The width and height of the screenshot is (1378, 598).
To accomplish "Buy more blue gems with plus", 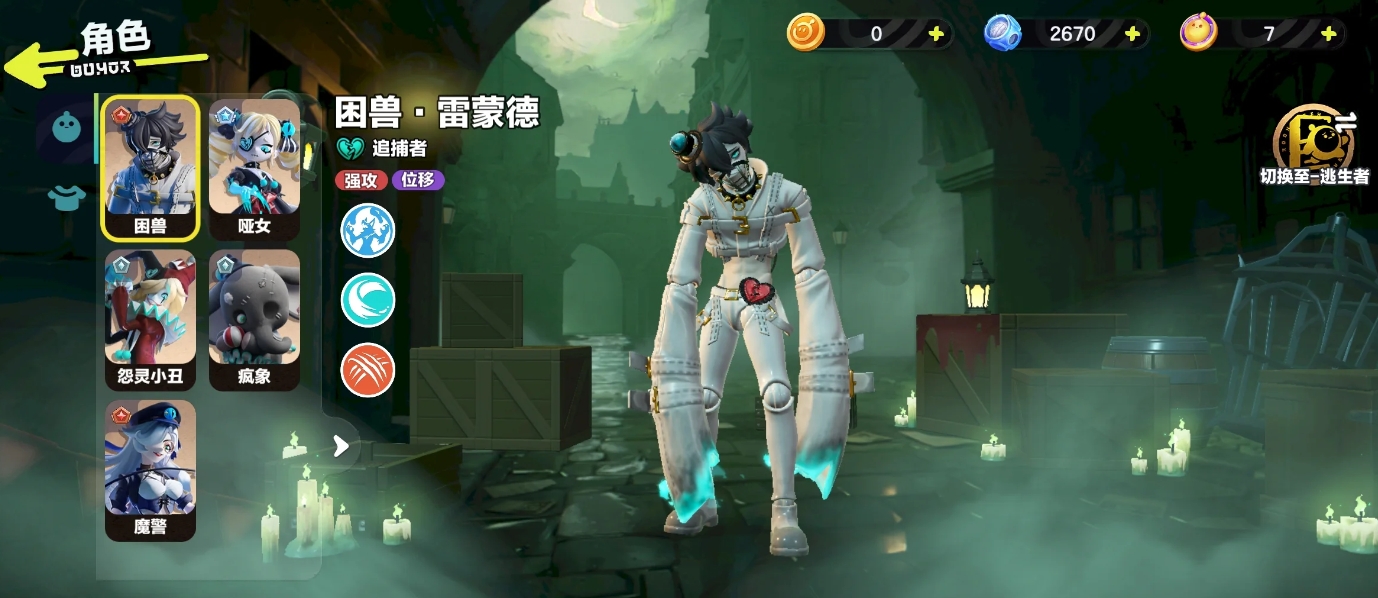I will tap(1132, 34).
